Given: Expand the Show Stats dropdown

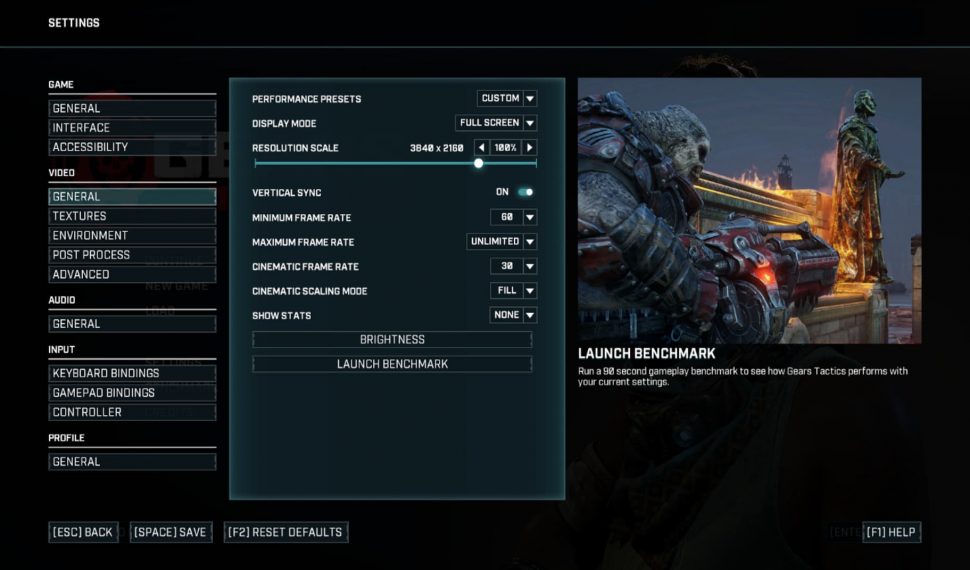Looking at the screenshot, I should tap(514, 315).
